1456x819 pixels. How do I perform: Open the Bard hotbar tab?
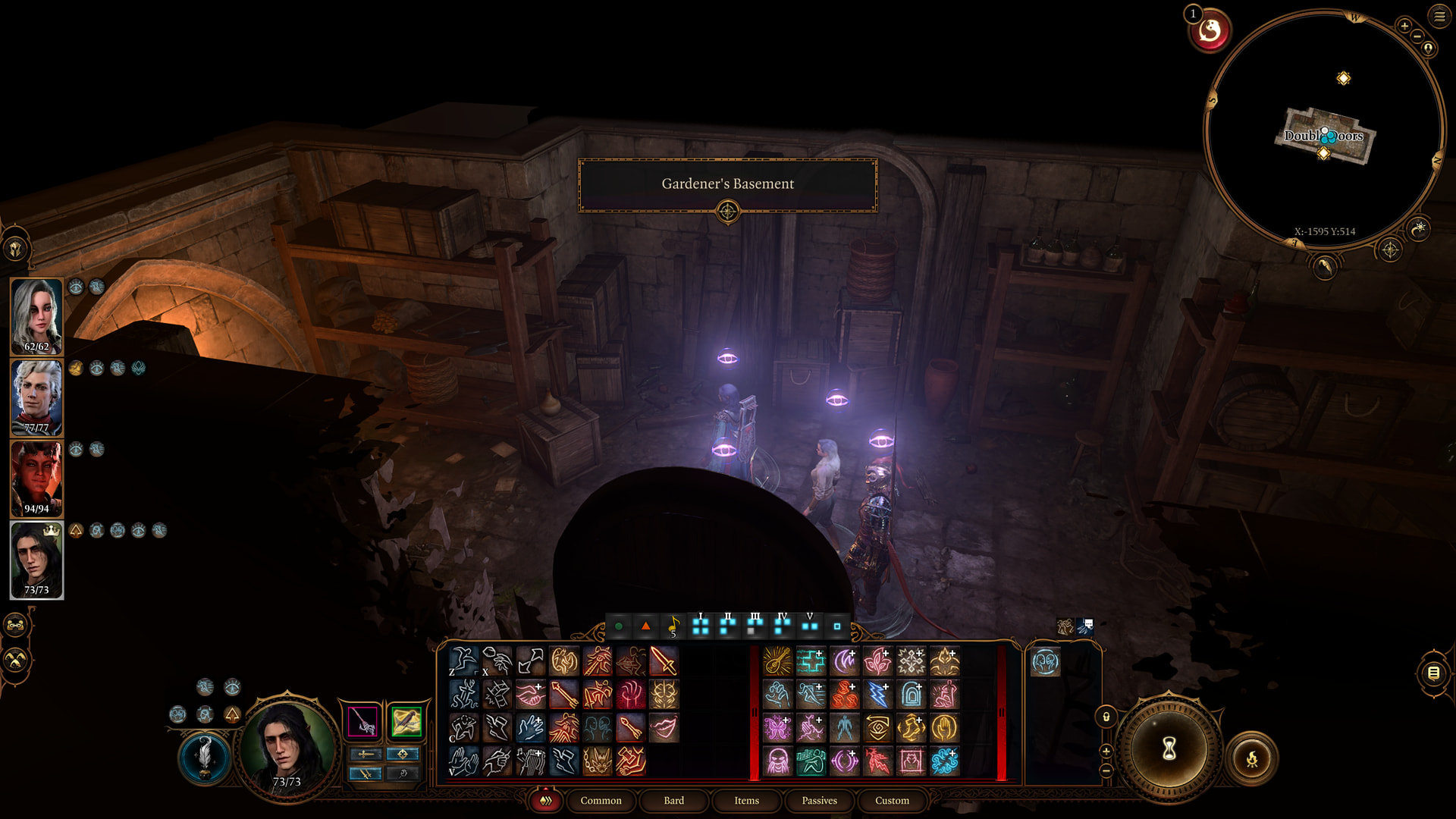673,801
